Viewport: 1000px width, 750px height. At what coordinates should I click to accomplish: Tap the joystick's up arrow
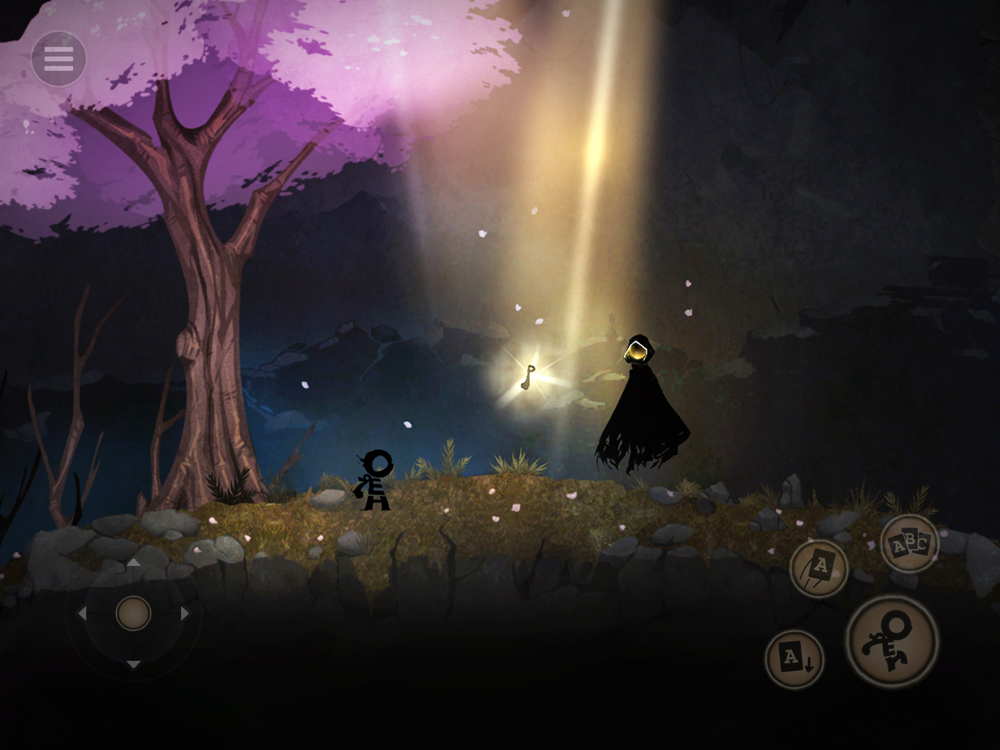(133, 563)
